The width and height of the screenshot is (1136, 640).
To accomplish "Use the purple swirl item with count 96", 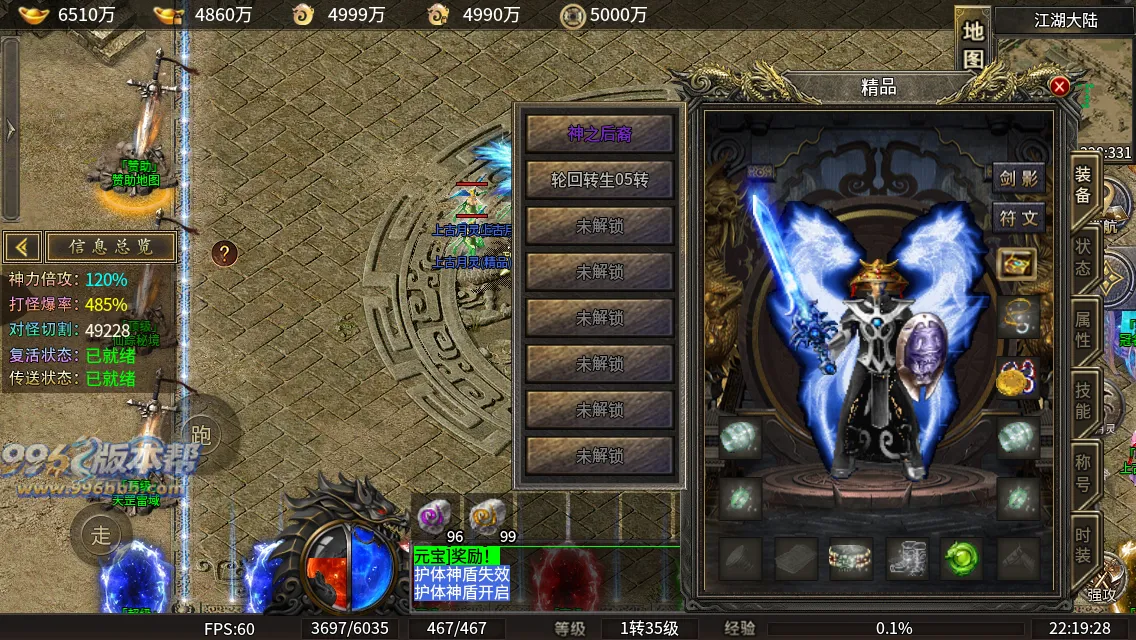I will [434, 517].
